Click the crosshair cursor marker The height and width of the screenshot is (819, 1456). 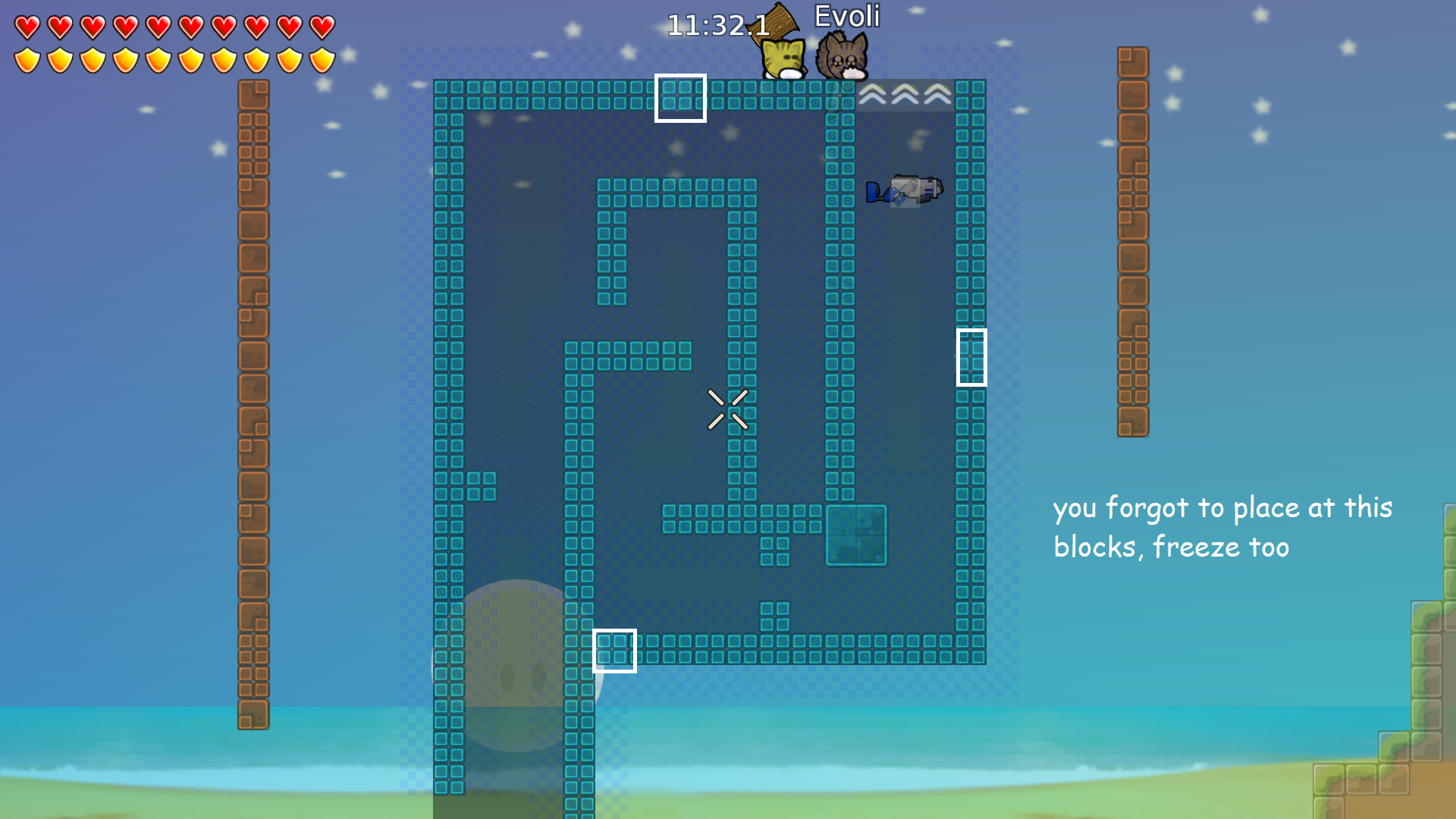coord(729,409)
